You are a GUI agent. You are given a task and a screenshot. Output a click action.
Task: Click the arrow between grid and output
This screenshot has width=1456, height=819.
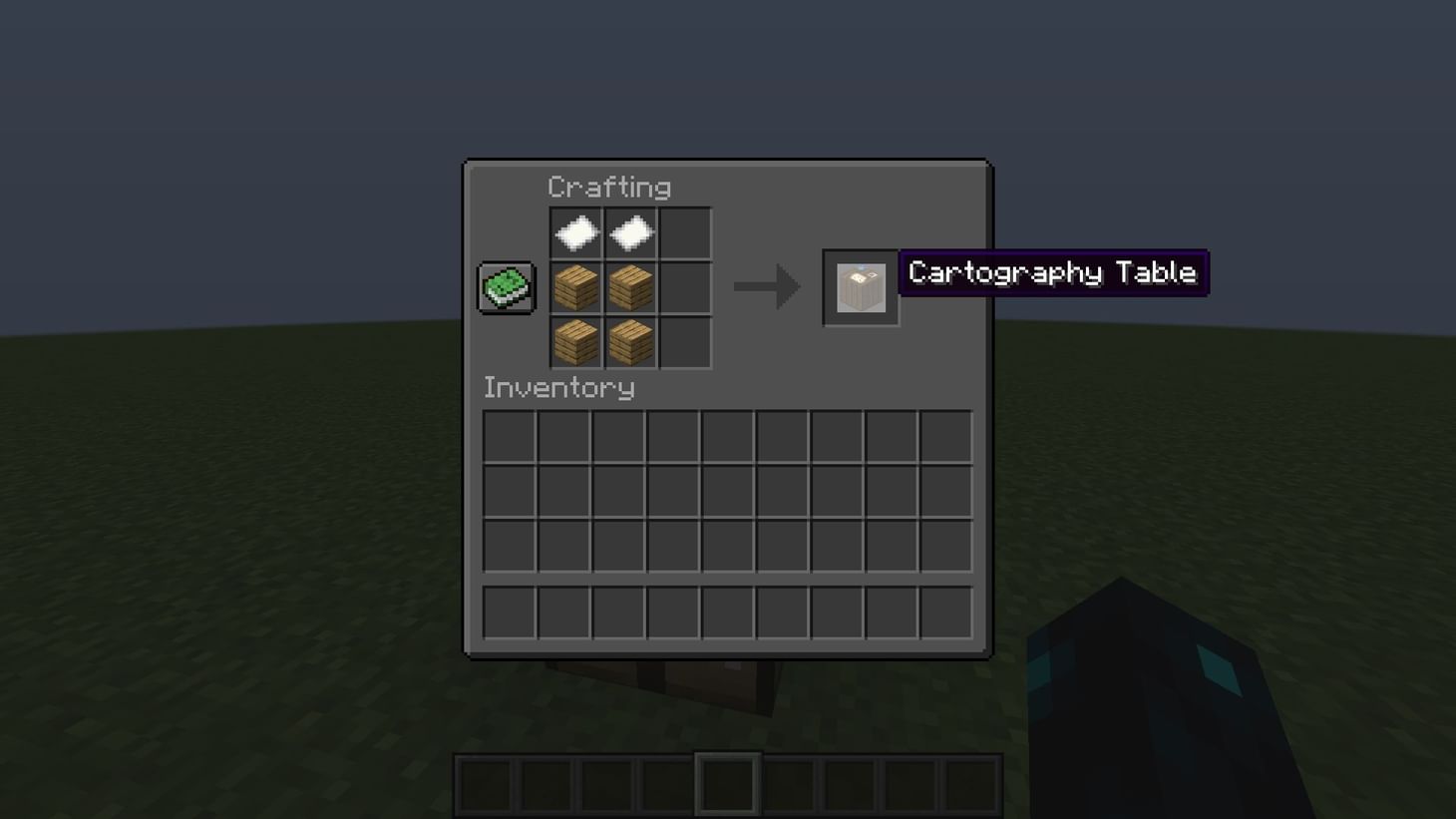[x=767, y=287]
